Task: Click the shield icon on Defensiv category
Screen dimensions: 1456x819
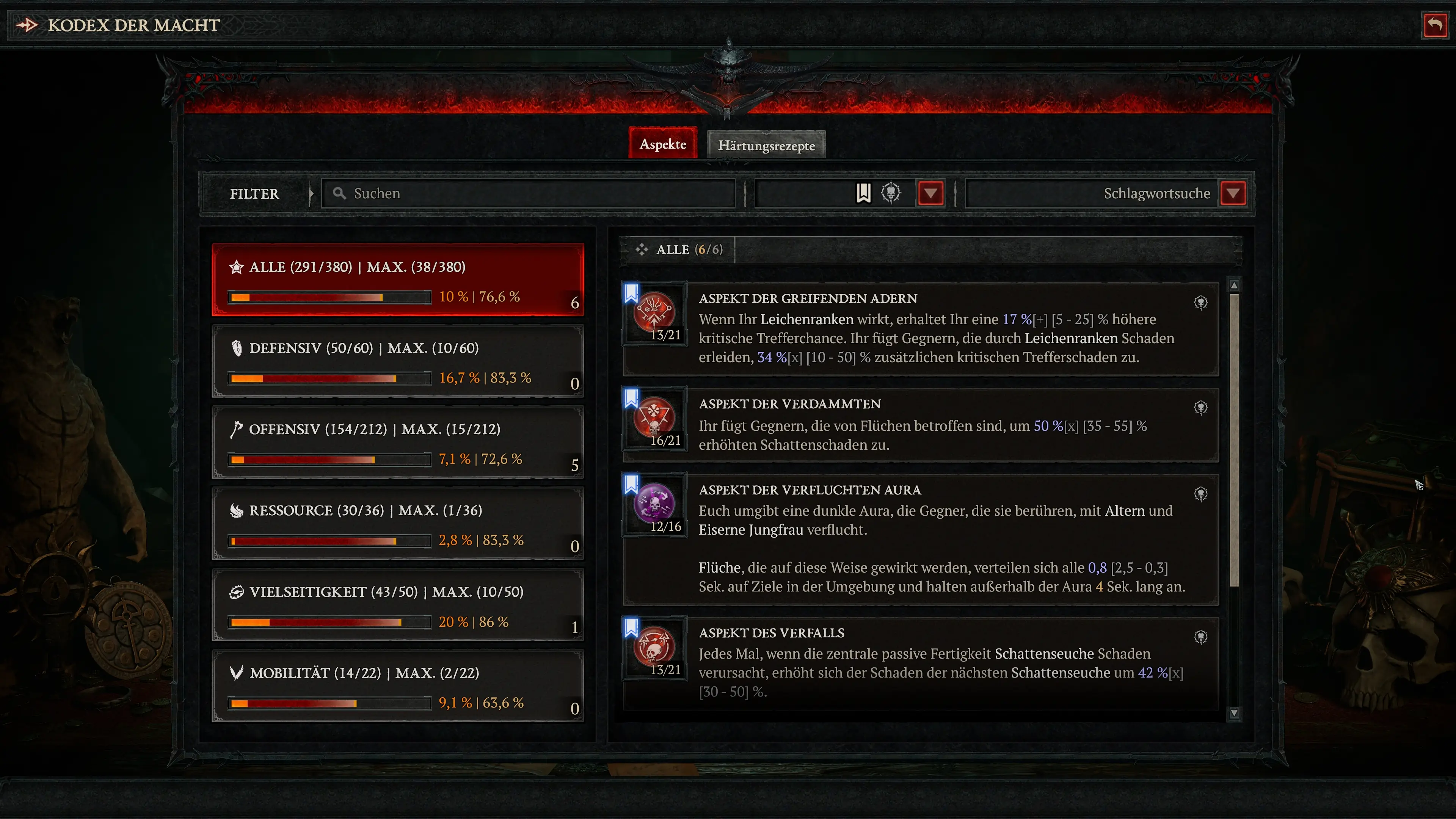Action: (237, 348)
